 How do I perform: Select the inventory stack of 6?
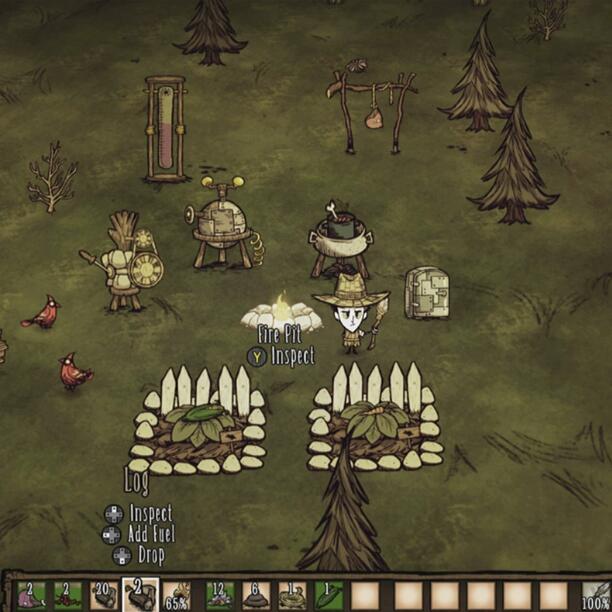[x=254, y=595]
